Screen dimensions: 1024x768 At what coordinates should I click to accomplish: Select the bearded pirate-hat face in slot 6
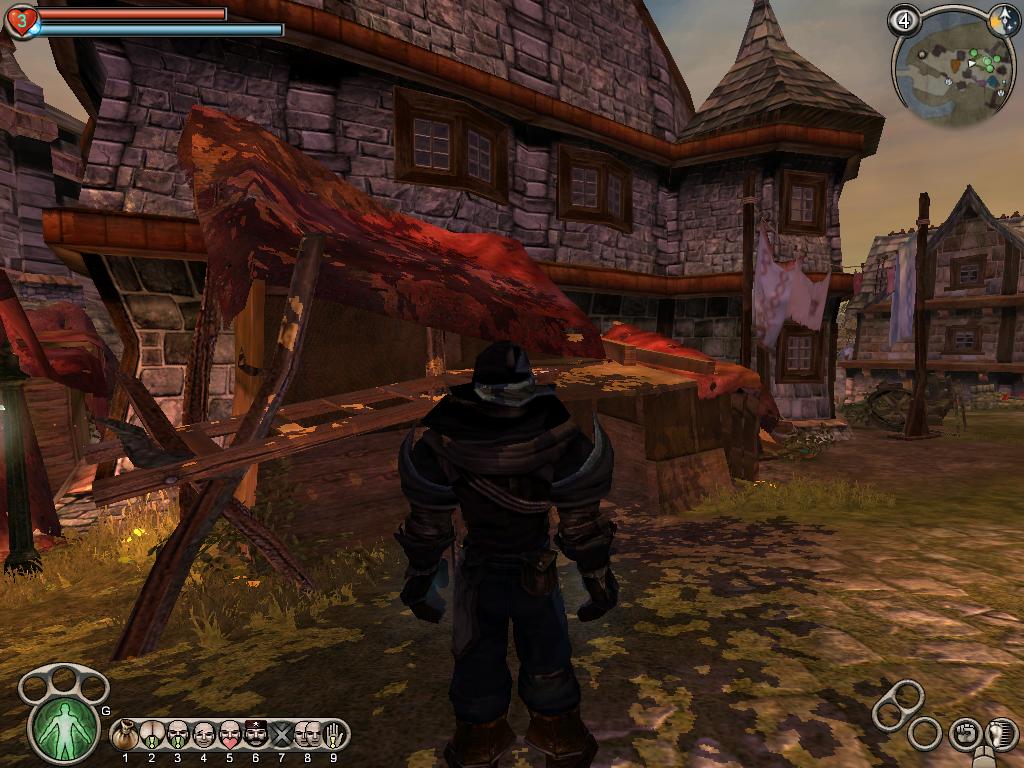click(255, 735)
